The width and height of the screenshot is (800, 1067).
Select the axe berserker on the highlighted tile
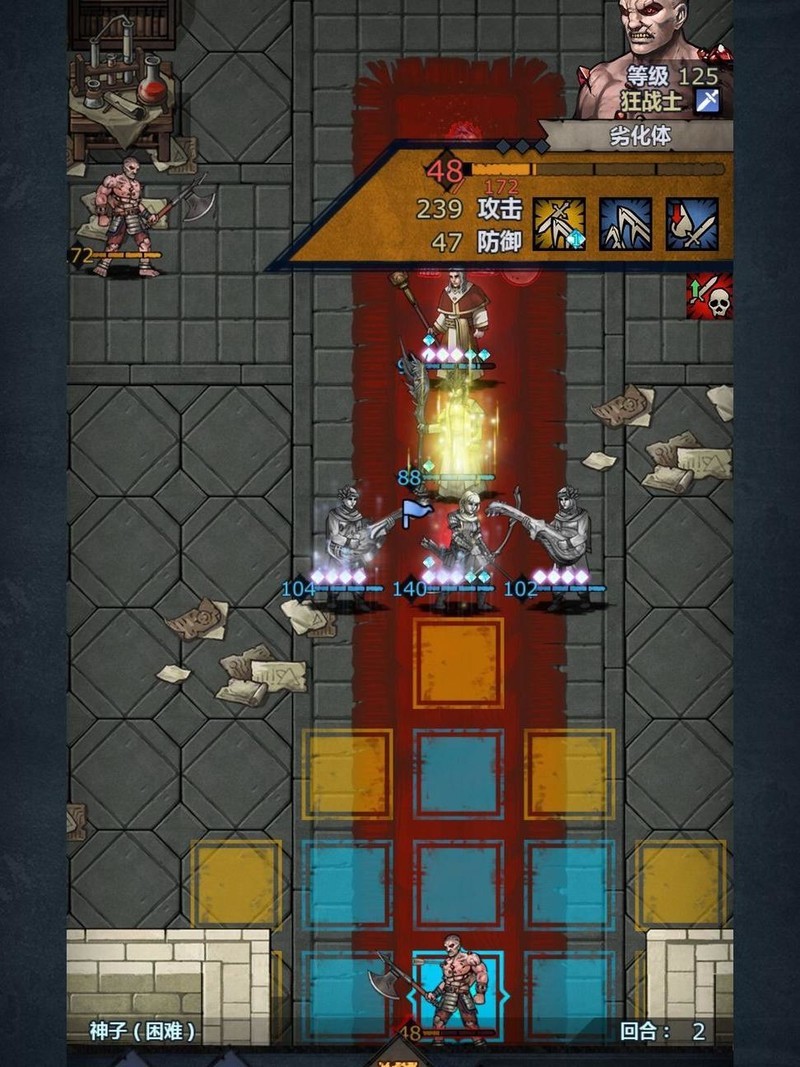453,988
